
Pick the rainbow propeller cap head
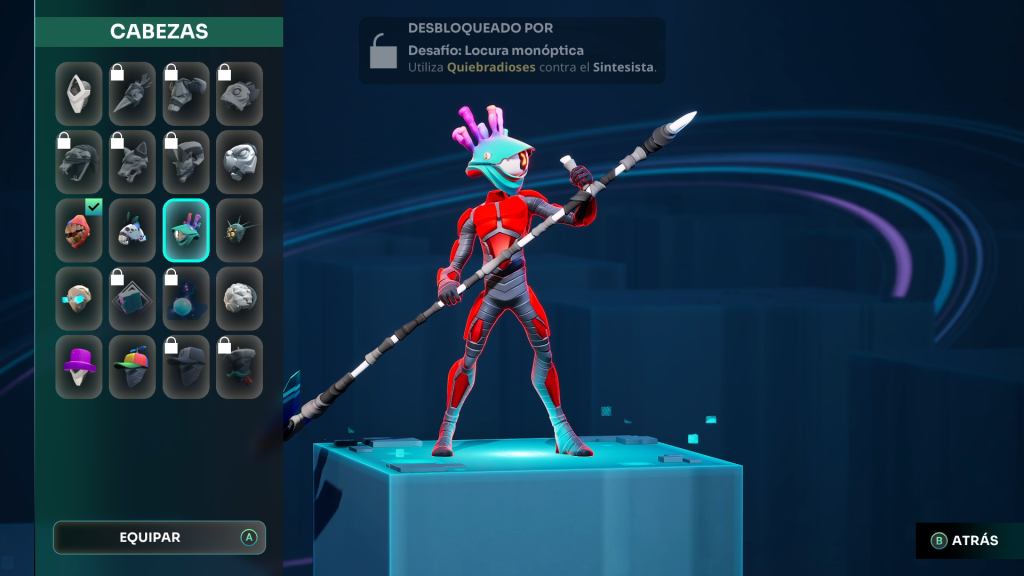tap(132, 366)
